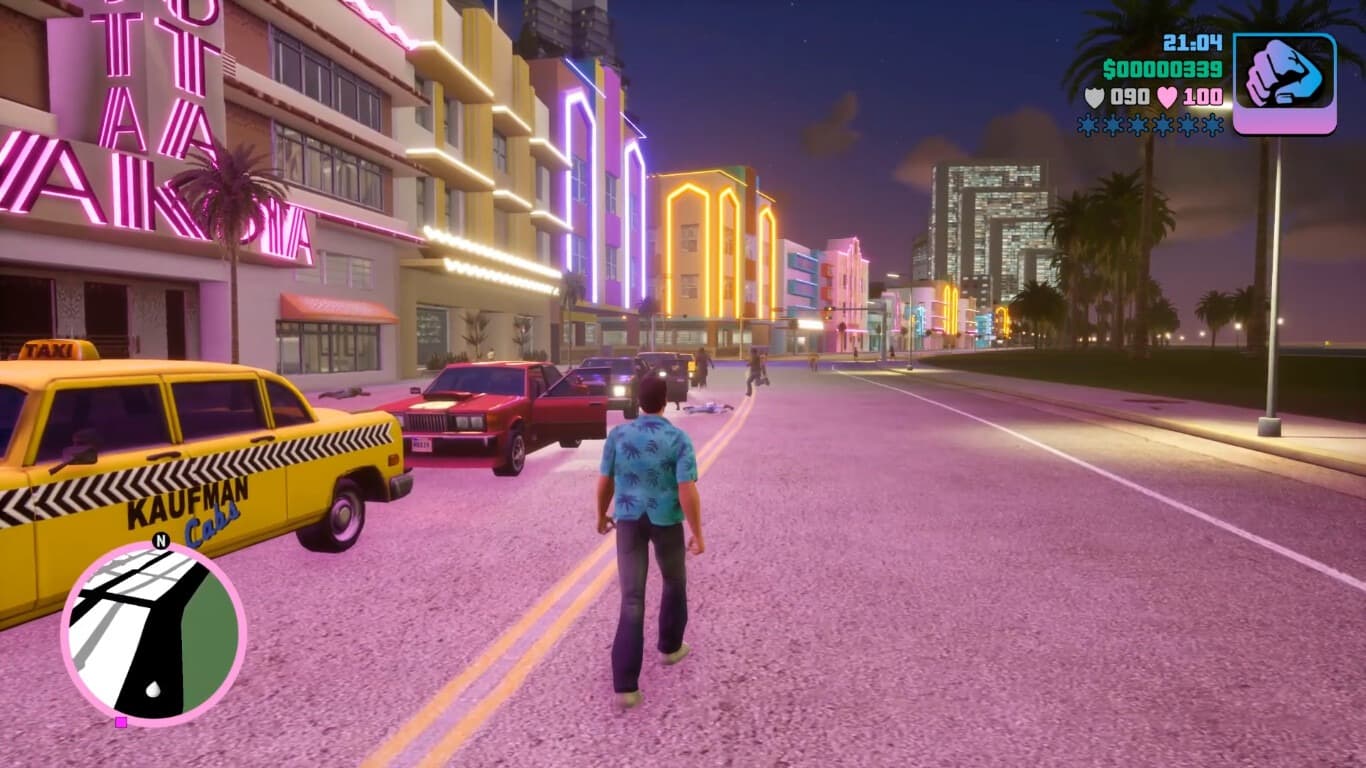This screenshot has width=1366, height=768.
Task: Click the North compass marker on the minimap
Action: point(160,541)
